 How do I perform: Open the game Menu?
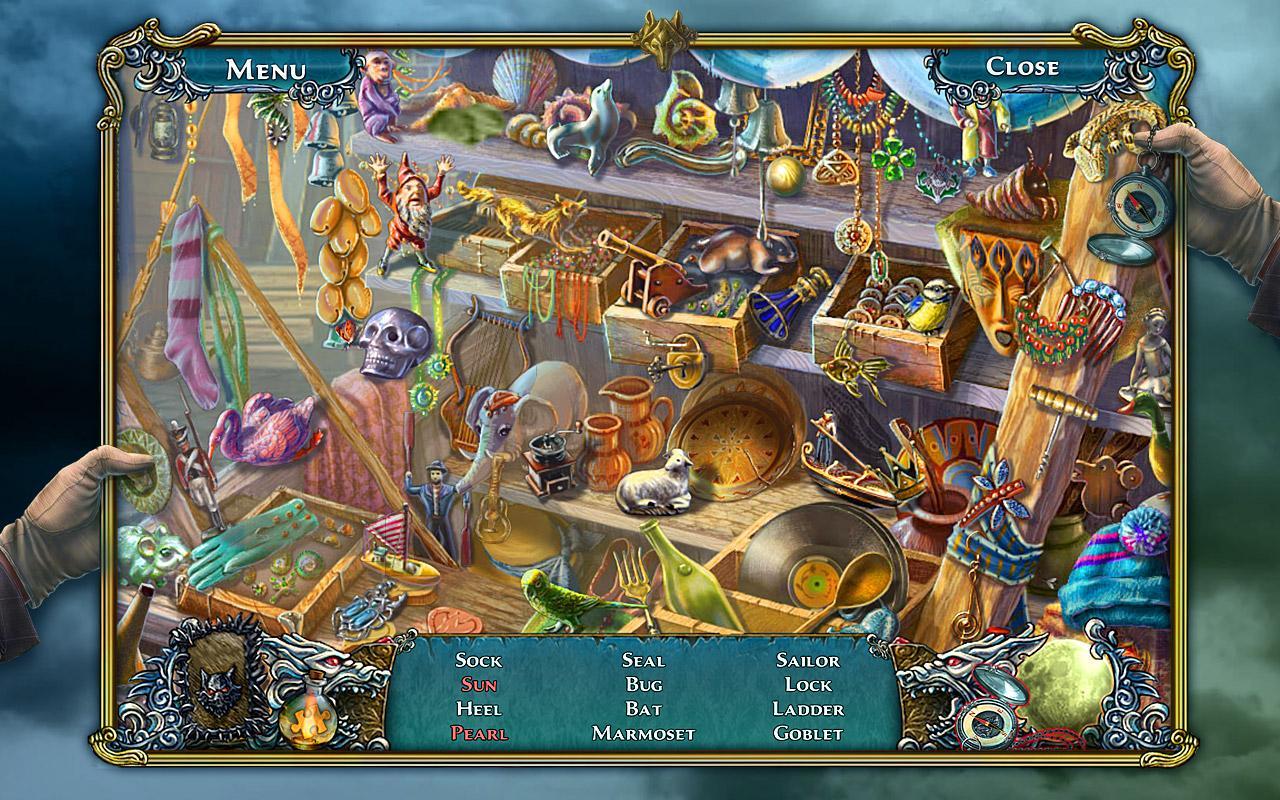[264, 68]
